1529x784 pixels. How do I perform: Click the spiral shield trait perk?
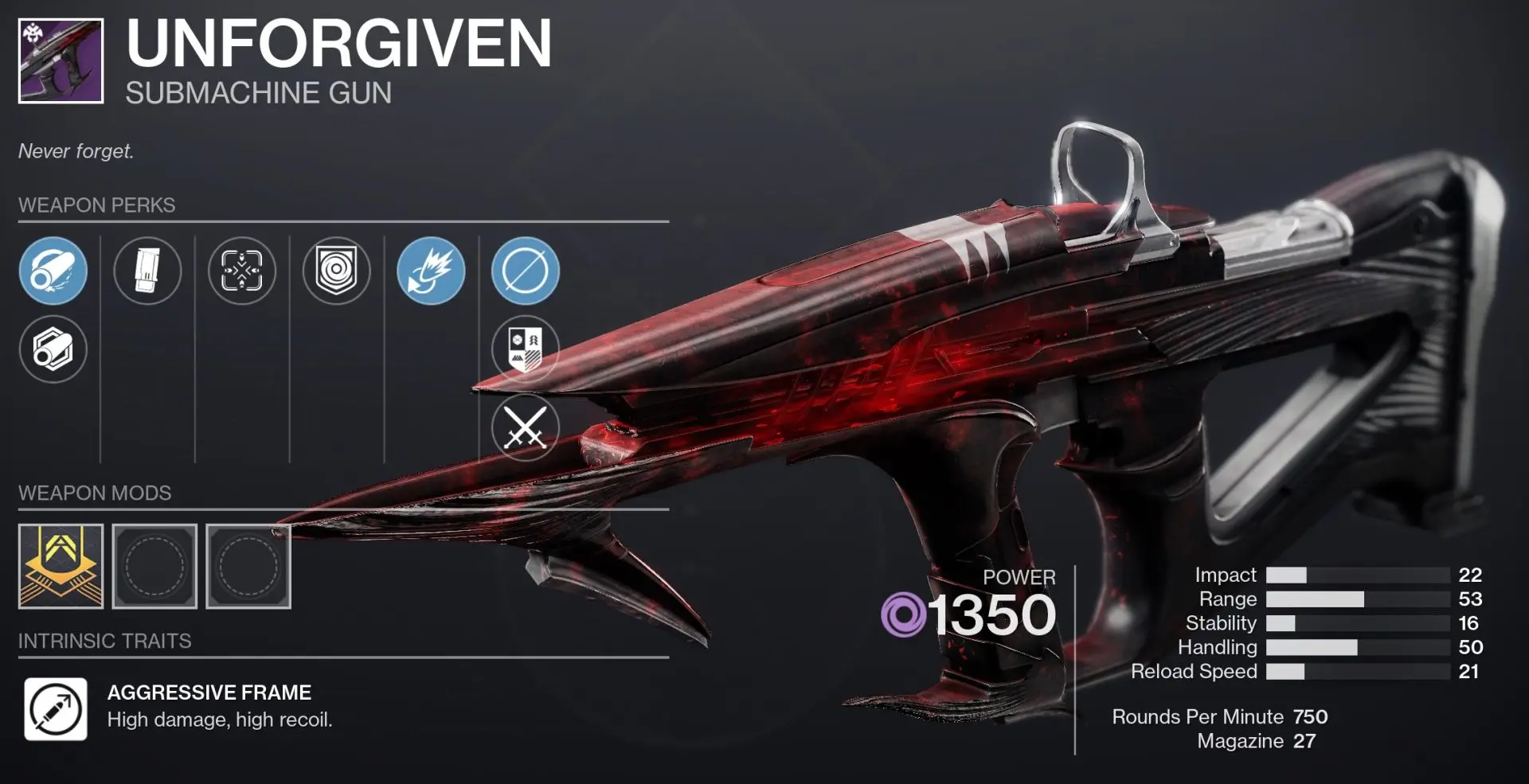pos(335,271)
